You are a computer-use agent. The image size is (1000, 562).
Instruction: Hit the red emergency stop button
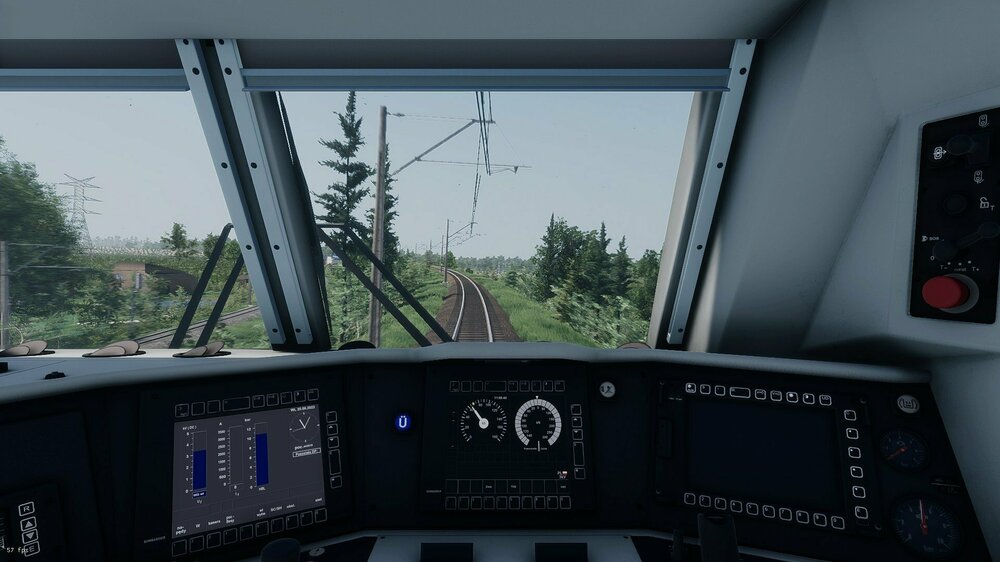(x=944, y=293)
